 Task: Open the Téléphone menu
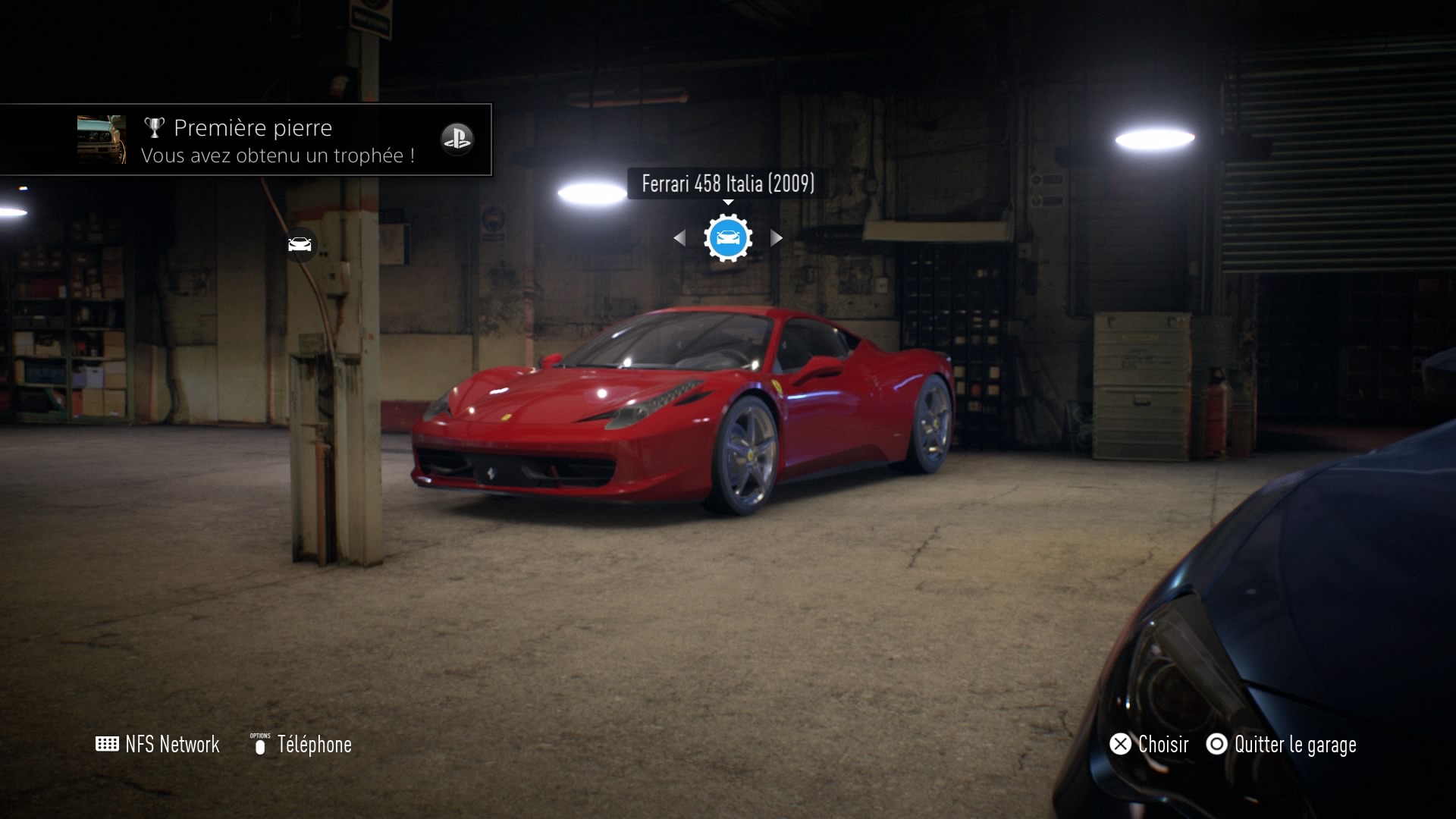point(302,745)
